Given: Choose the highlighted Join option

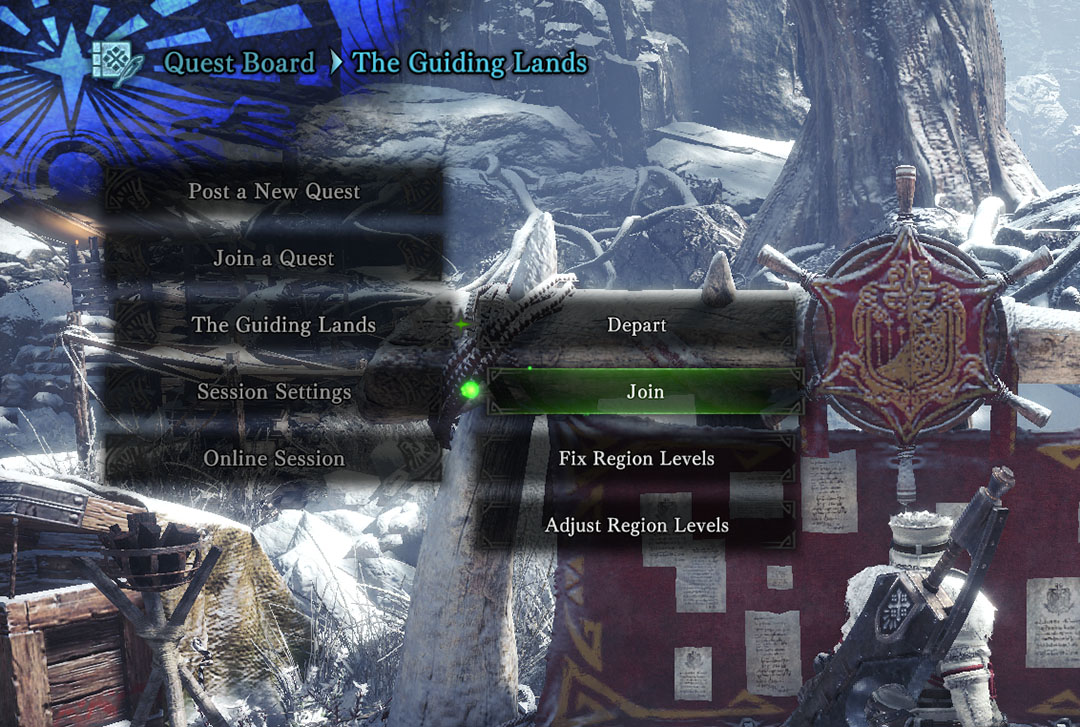Looking at the screenshot, I should pyautogui.click(x=645, y=392).
